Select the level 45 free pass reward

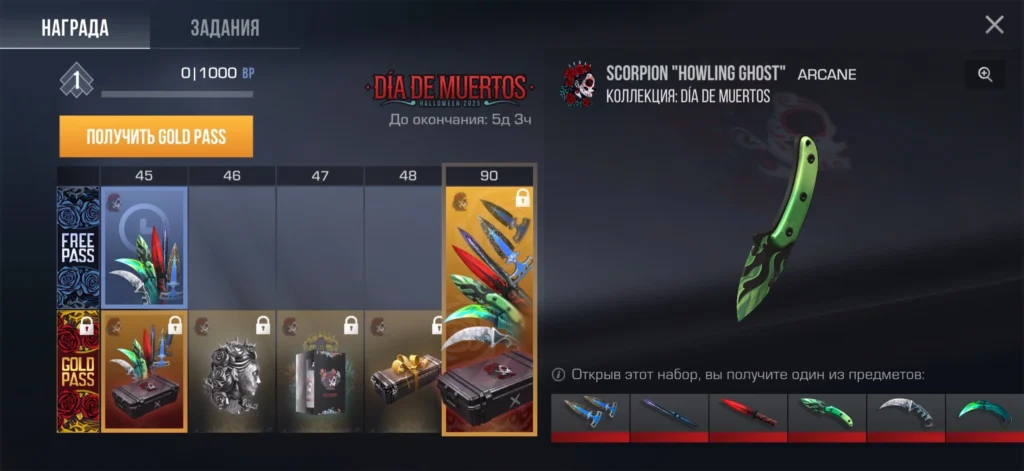tap(144, 247)
